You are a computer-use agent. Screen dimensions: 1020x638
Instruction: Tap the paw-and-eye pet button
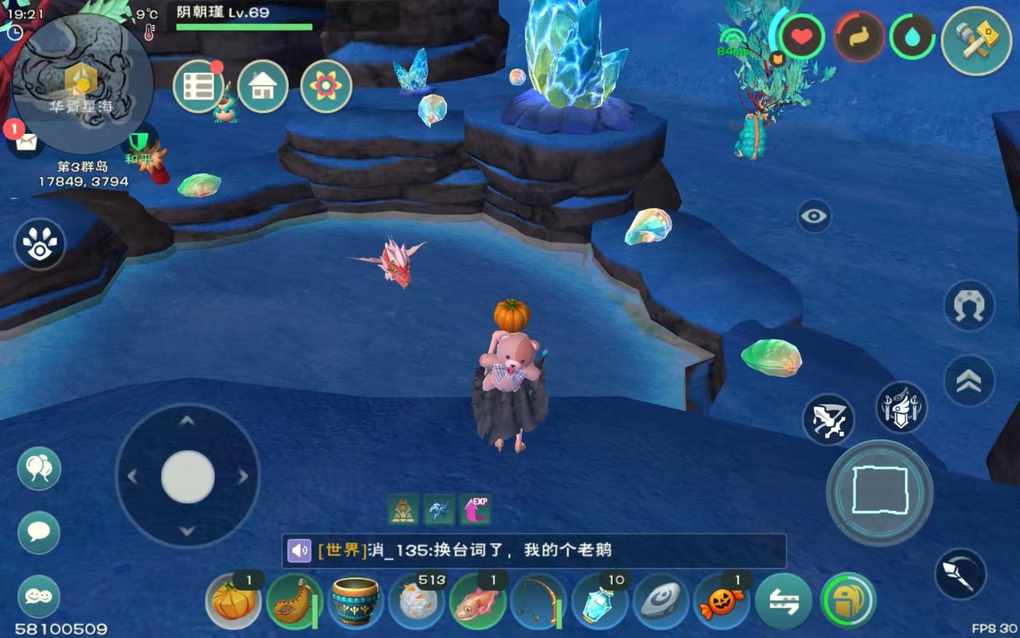coord(40,244)
